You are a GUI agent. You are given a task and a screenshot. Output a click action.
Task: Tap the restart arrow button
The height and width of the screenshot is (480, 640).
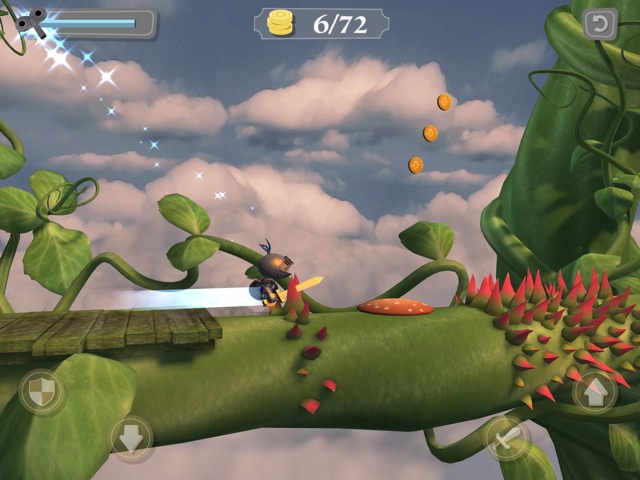[600, 24]
